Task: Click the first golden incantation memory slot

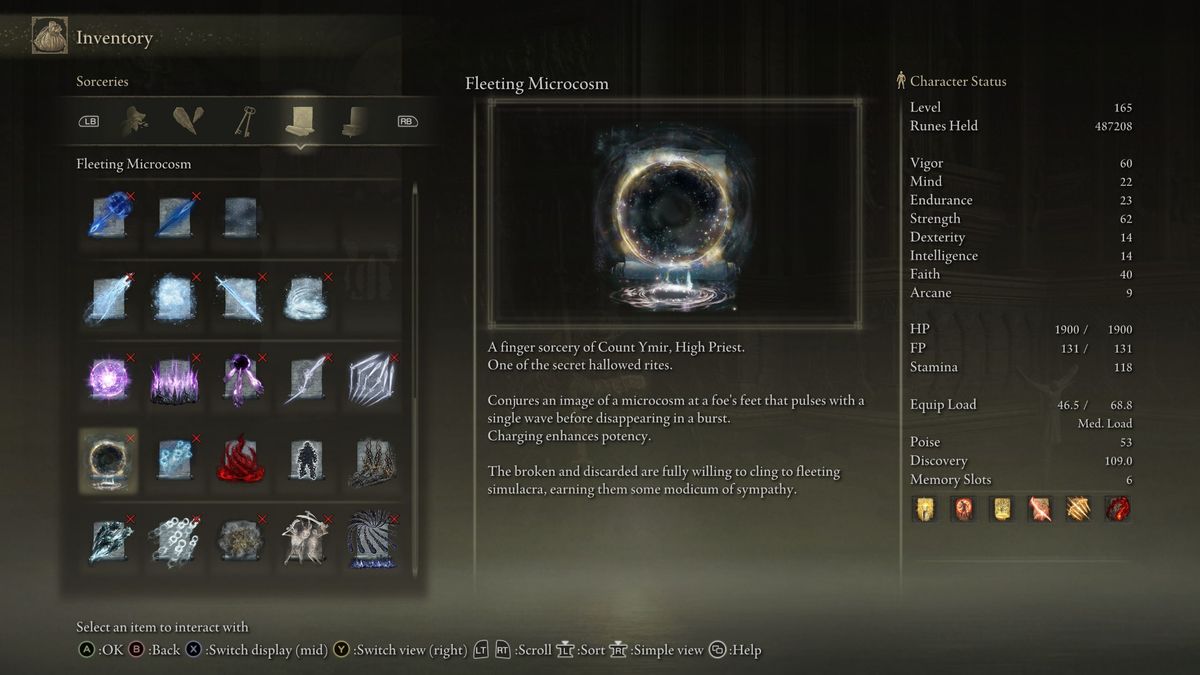Action: [923, 509]
